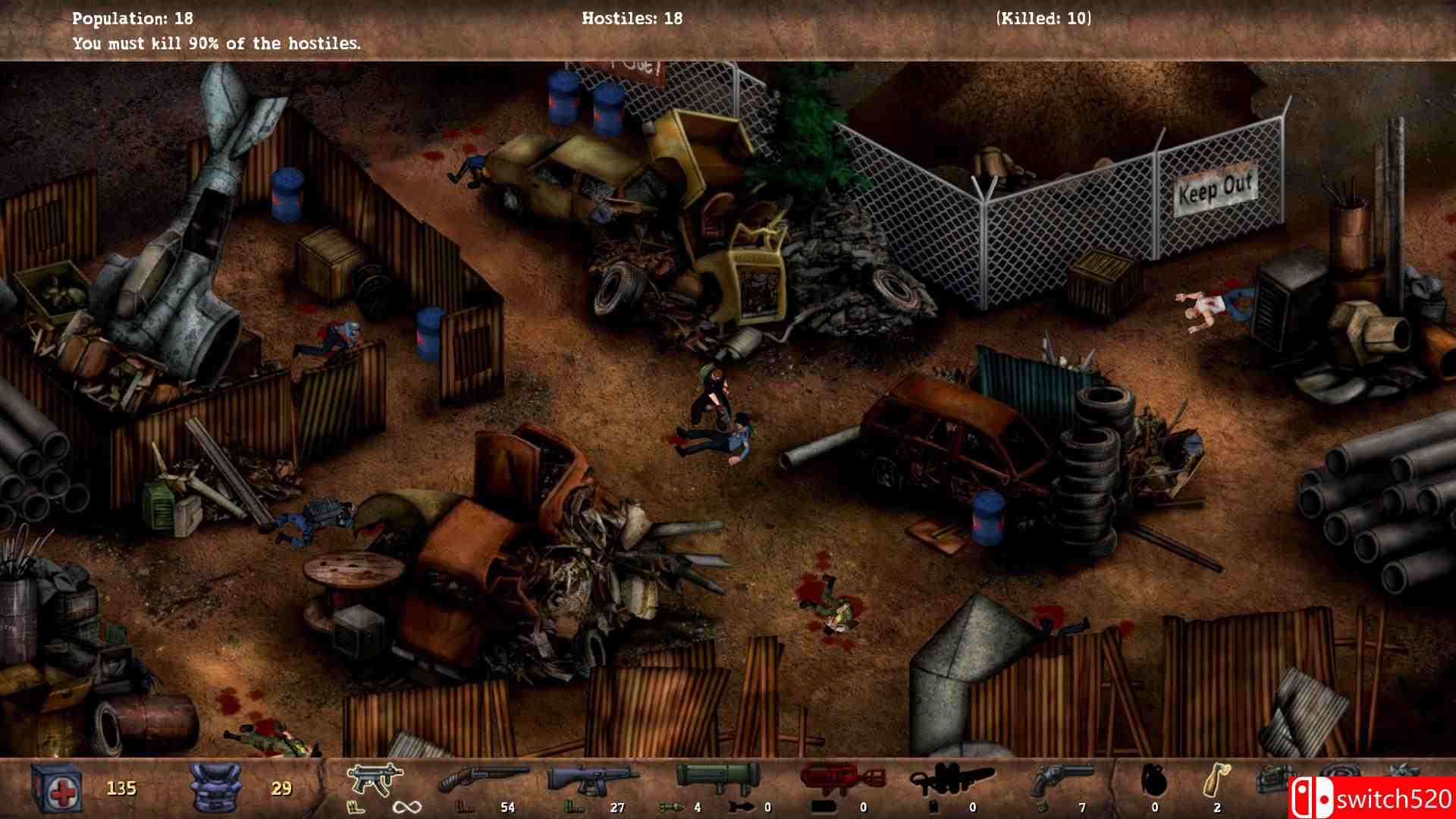Click the medkit health icon

point(58,787)
